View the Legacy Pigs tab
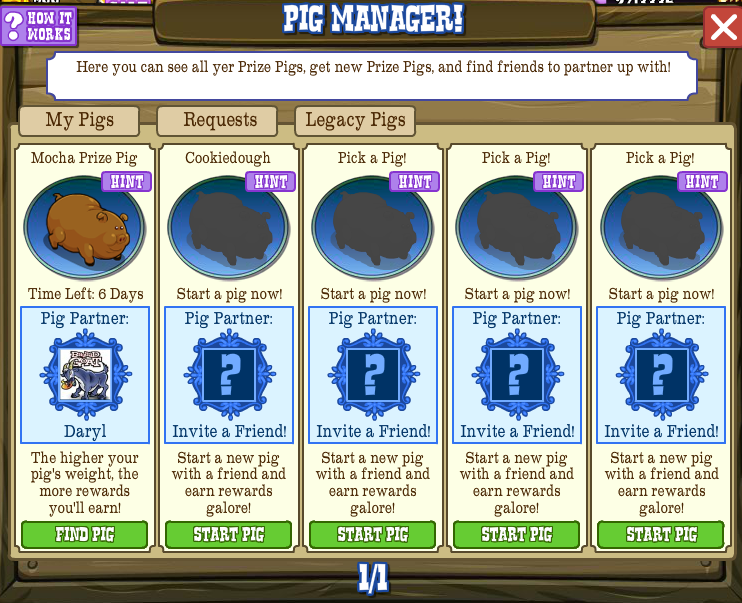Viewport: 742px width, 603px height. coord(355,121)
